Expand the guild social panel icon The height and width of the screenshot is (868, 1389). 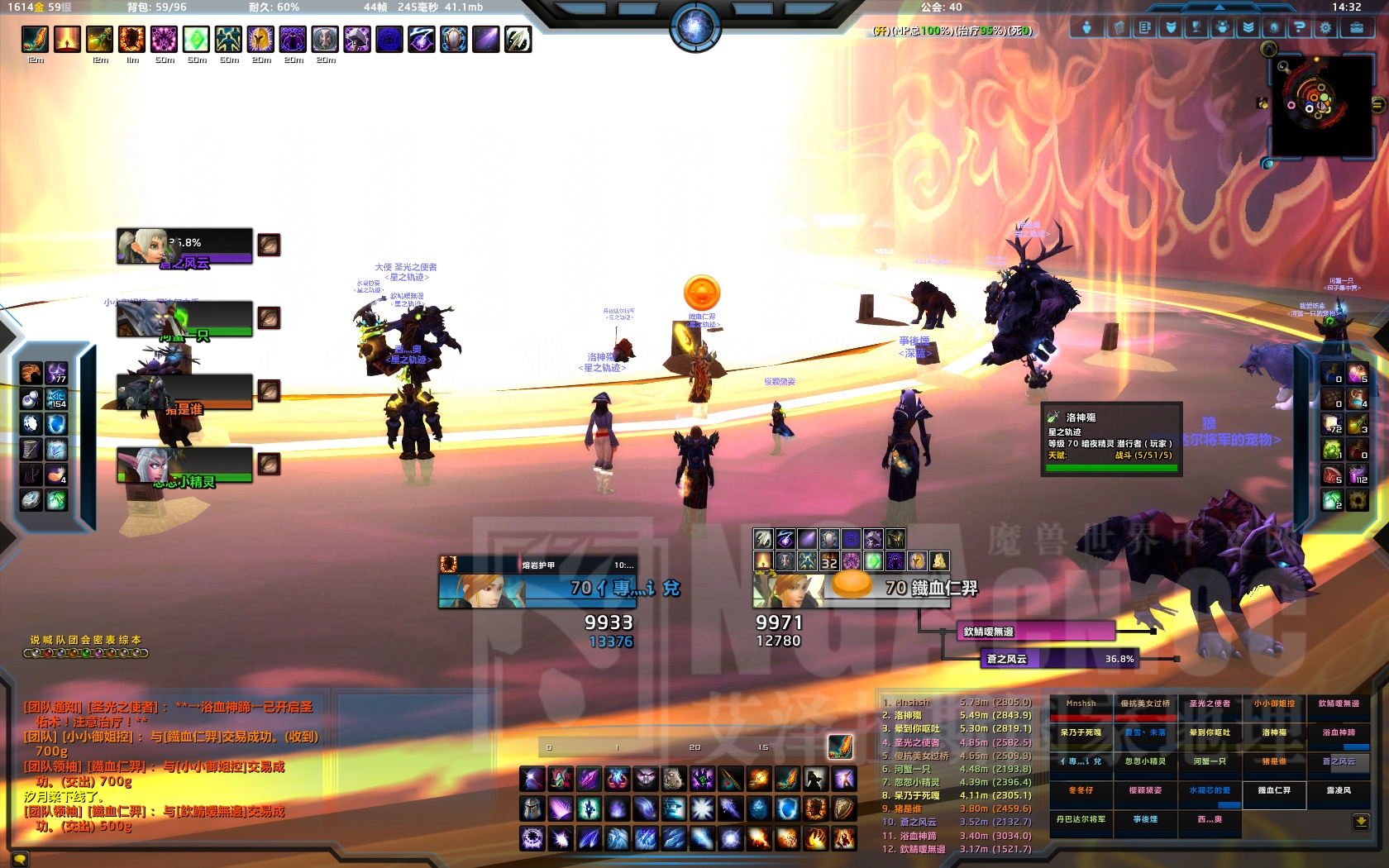click(1224, 27)
